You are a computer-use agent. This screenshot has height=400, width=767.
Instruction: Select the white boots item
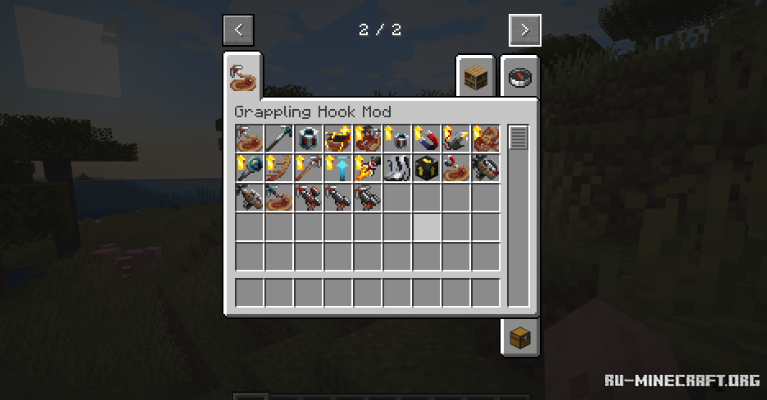[397, 168]
